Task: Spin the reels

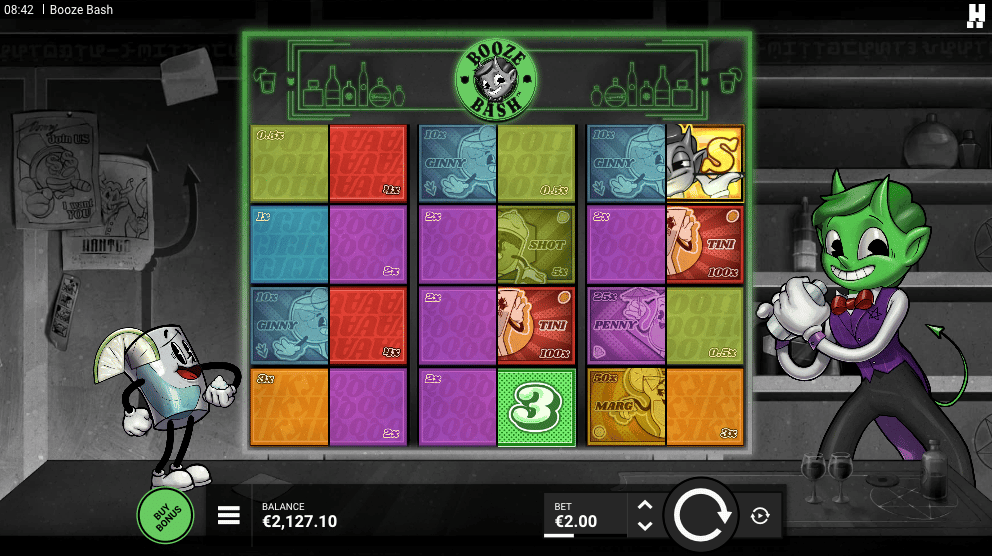Action: pyautogui.click(x=704, y=516)
